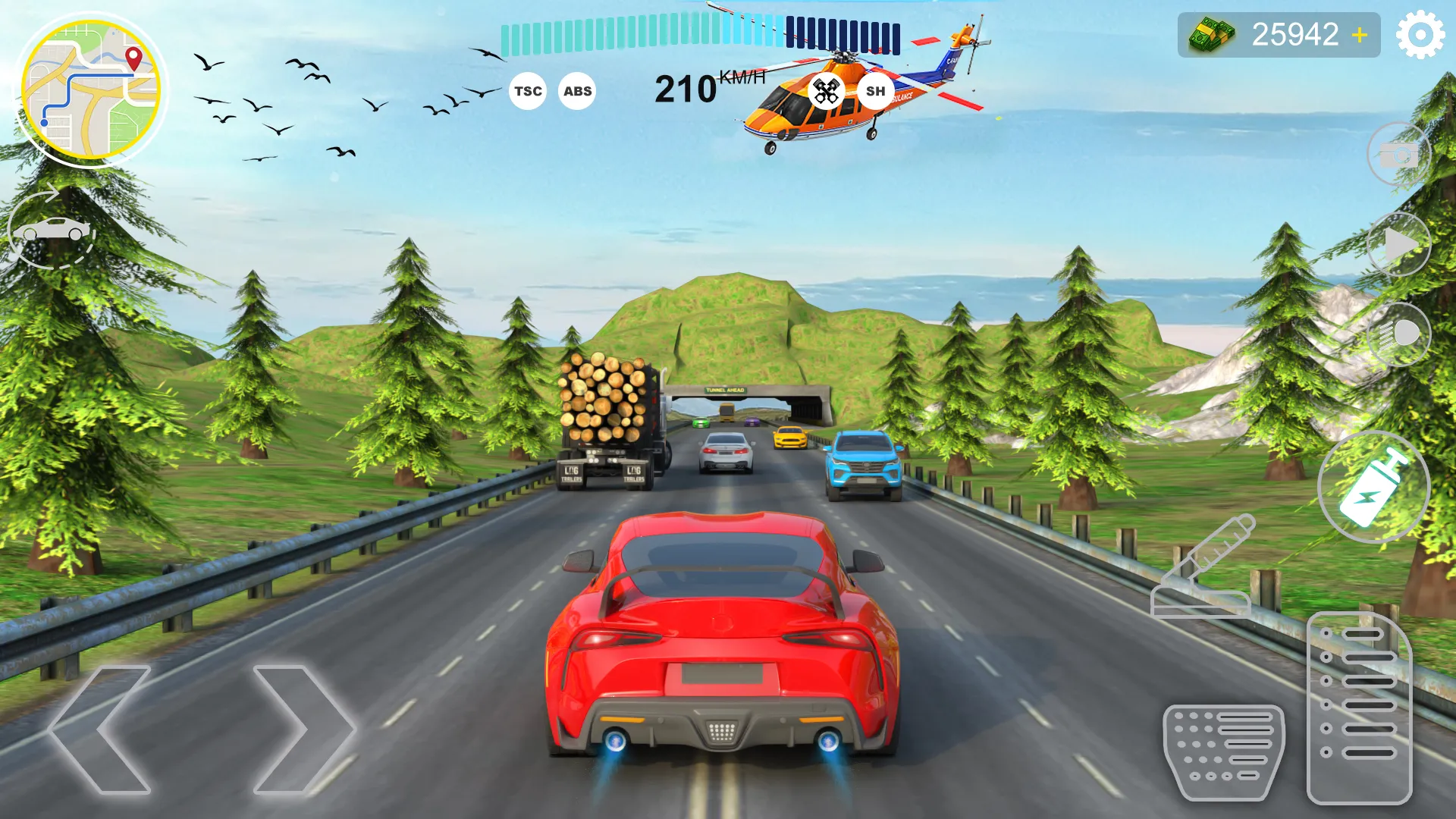The width and height of the screenshot is (1456, 819).
Task: Select the headlights icon
Action: point(1399,334)
